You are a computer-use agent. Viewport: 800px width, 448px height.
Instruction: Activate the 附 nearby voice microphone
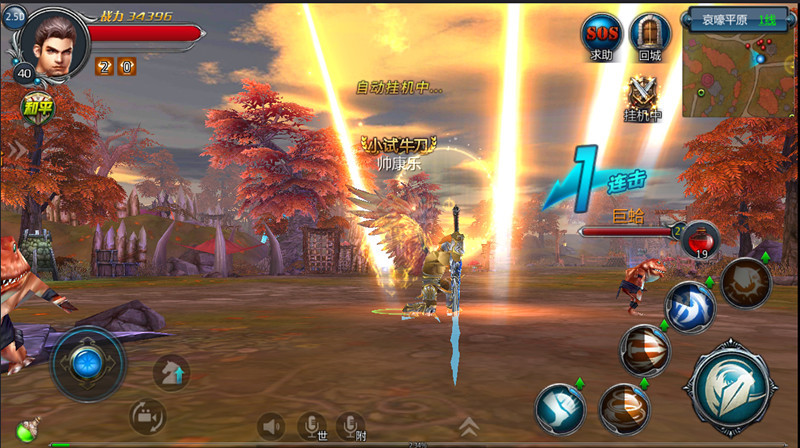(350, 426)
